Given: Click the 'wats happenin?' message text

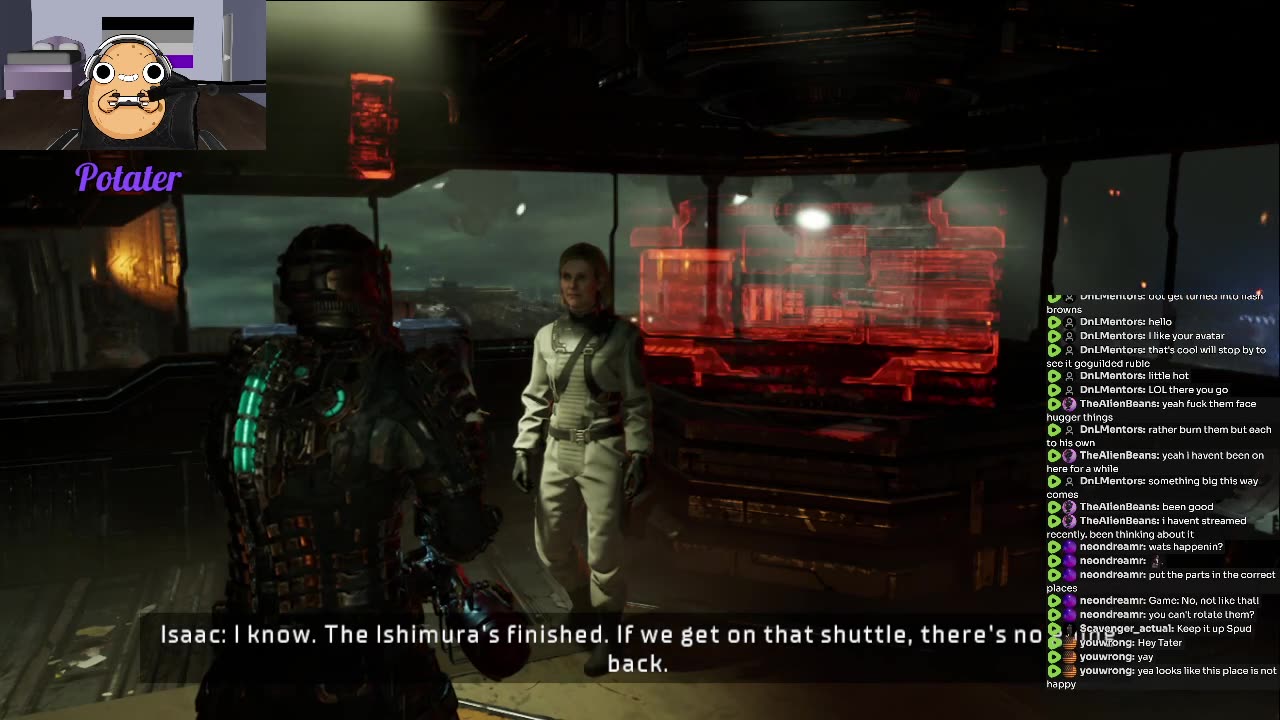Looking at the screenshot, I should pyautogui.click(x=1184, y=547).
